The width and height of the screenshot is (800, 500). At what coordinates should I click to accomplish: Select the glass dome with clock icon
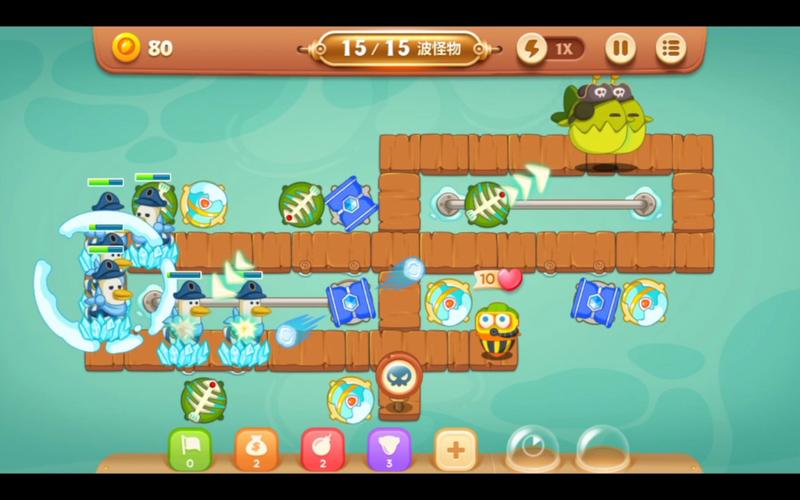[x=532, y=447]
